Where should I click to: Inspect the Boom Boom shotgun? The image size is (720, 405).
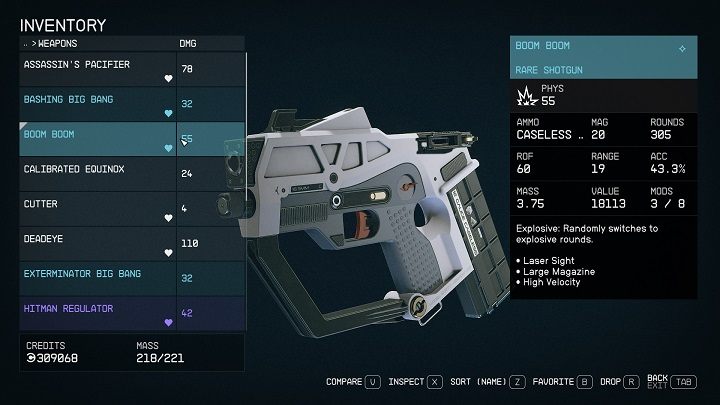tap(415, 381)
